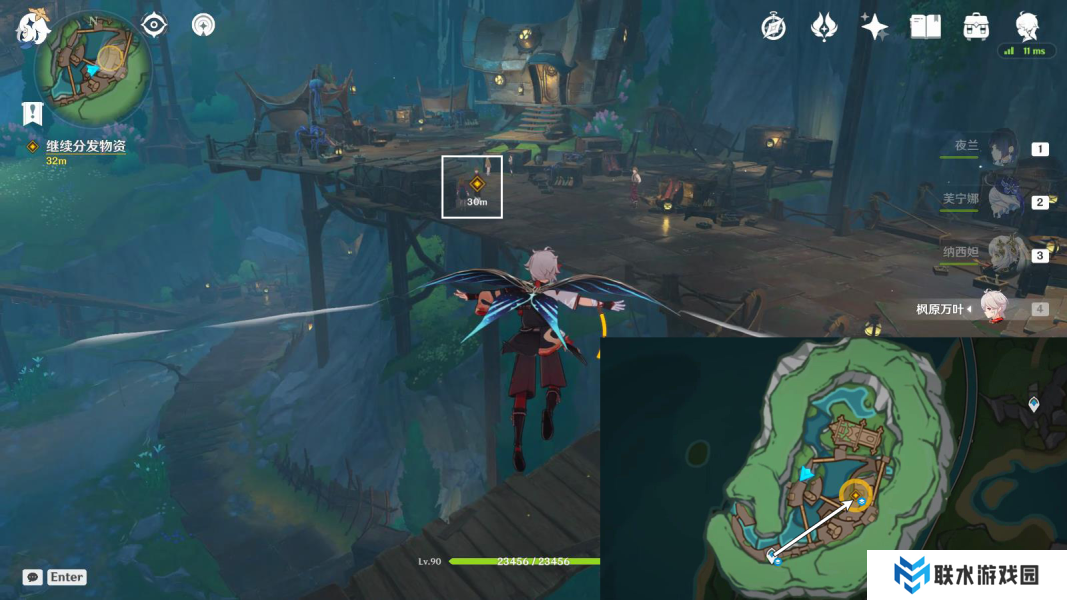The height and width of the screenshot is (600, 1067).
Task: Open the four-pointed star wish icon
Action: click(x=875, y=27)
